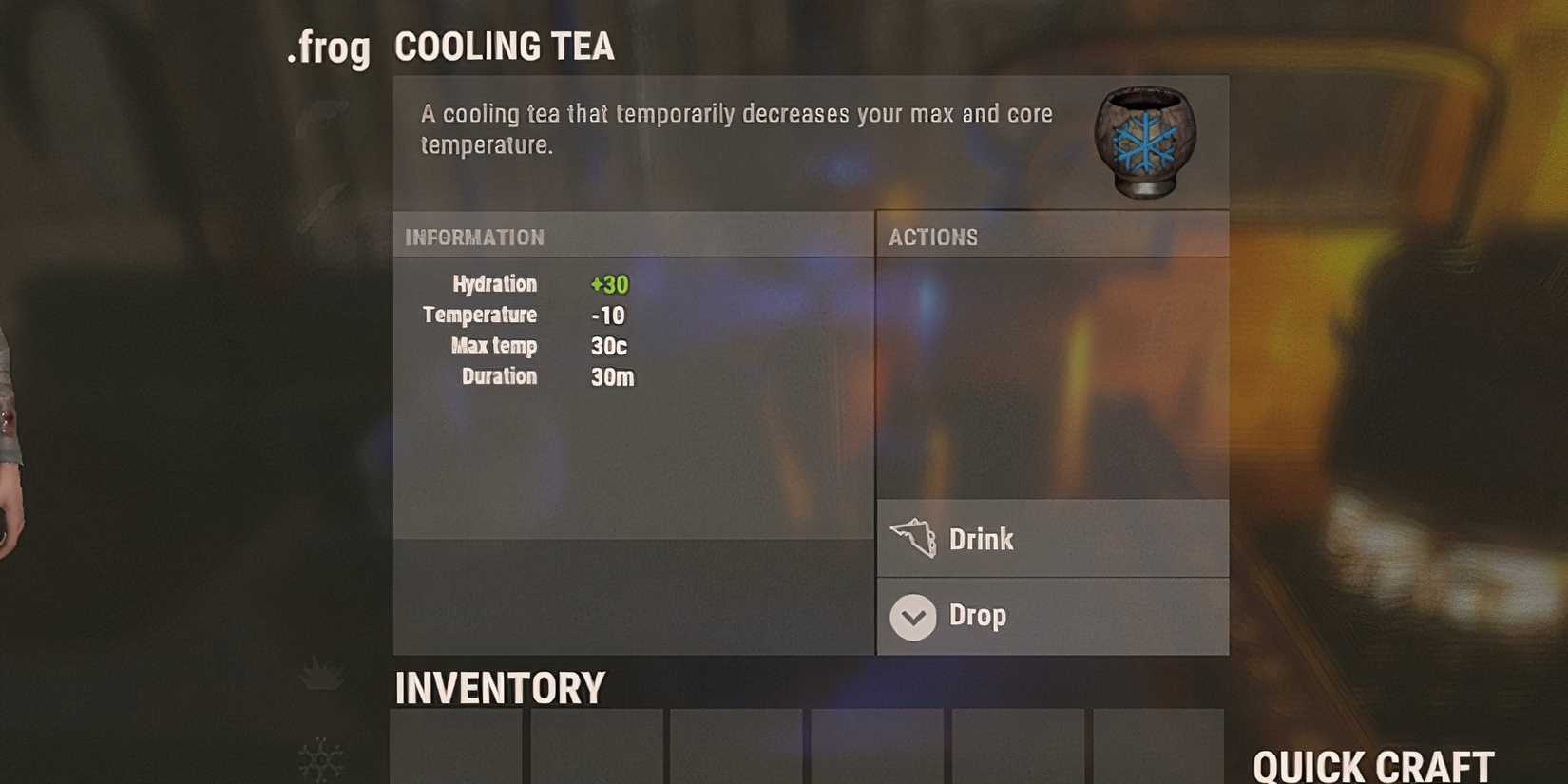Click the .frog player name label
This screenshot has height=784, width=1568.
coord(330,48)
